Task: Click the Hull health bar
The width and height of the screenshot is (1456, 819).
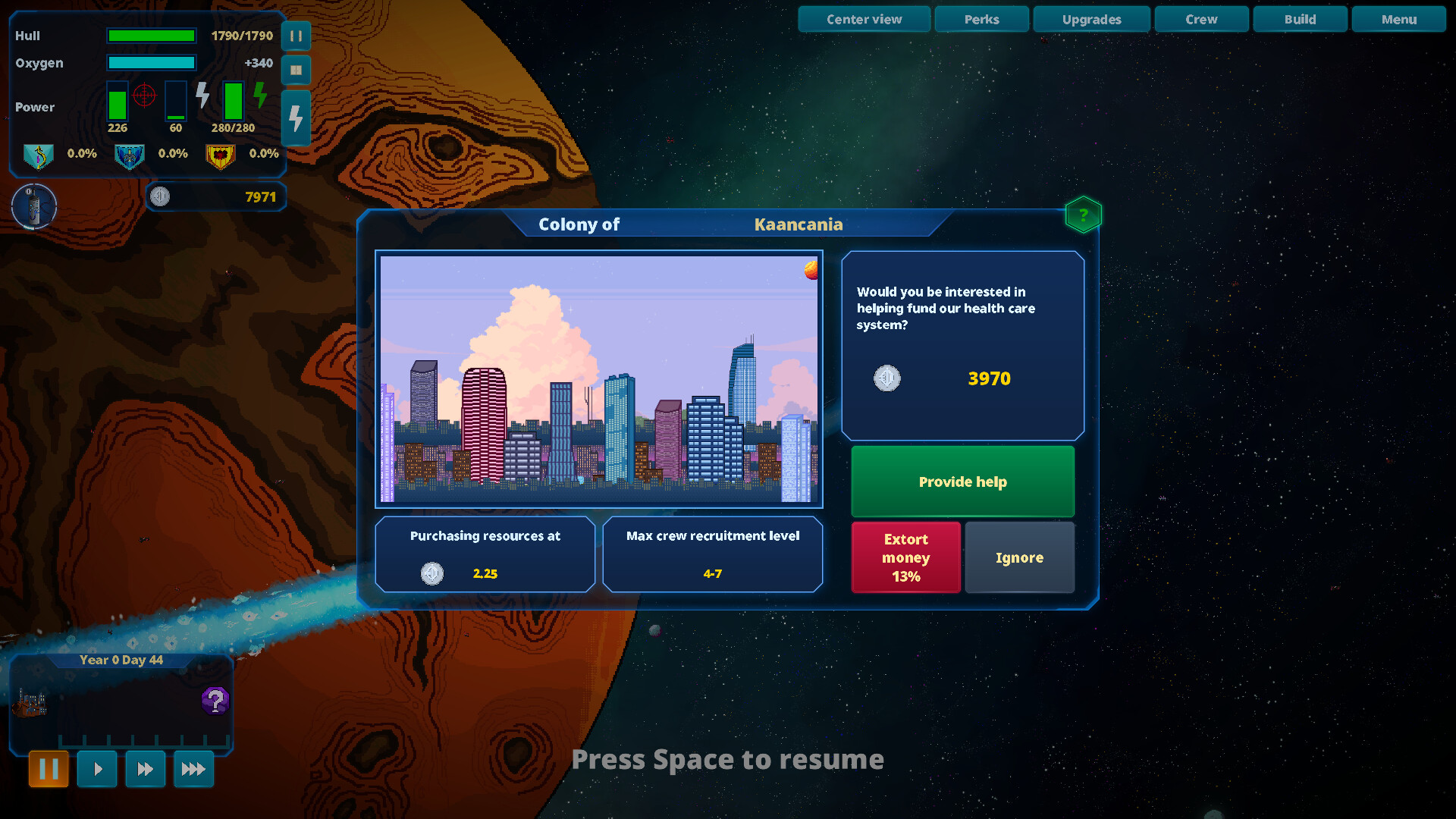Action: 151,35
